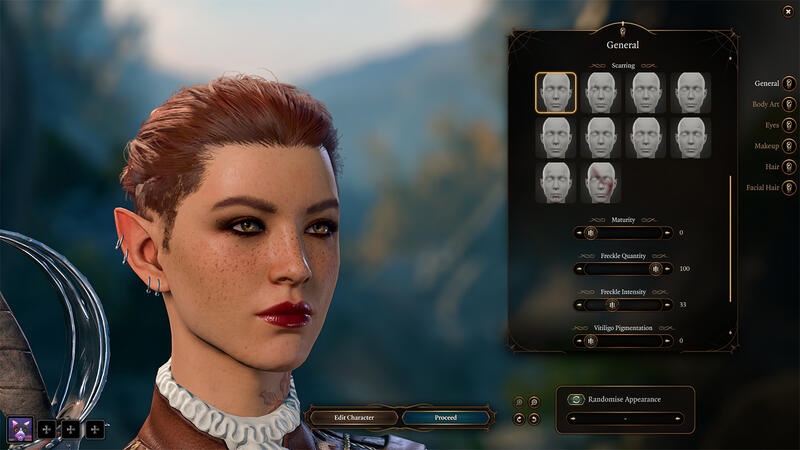This screenshot has width=800, height=450.
Task: Choose the red-scarred face scarring option
Action: coord(601,183)
